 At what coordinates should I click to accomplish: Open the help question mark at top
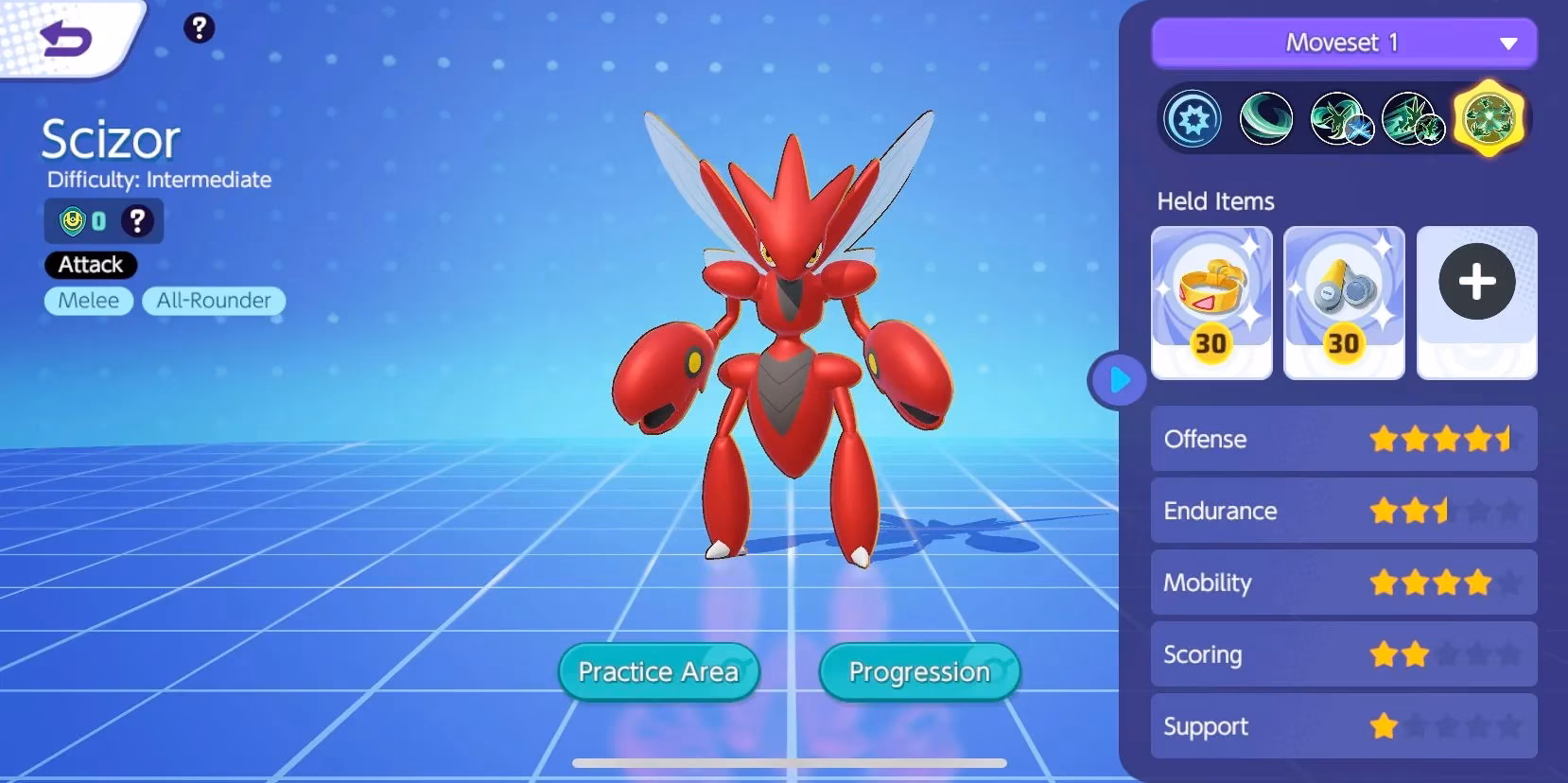199,28
